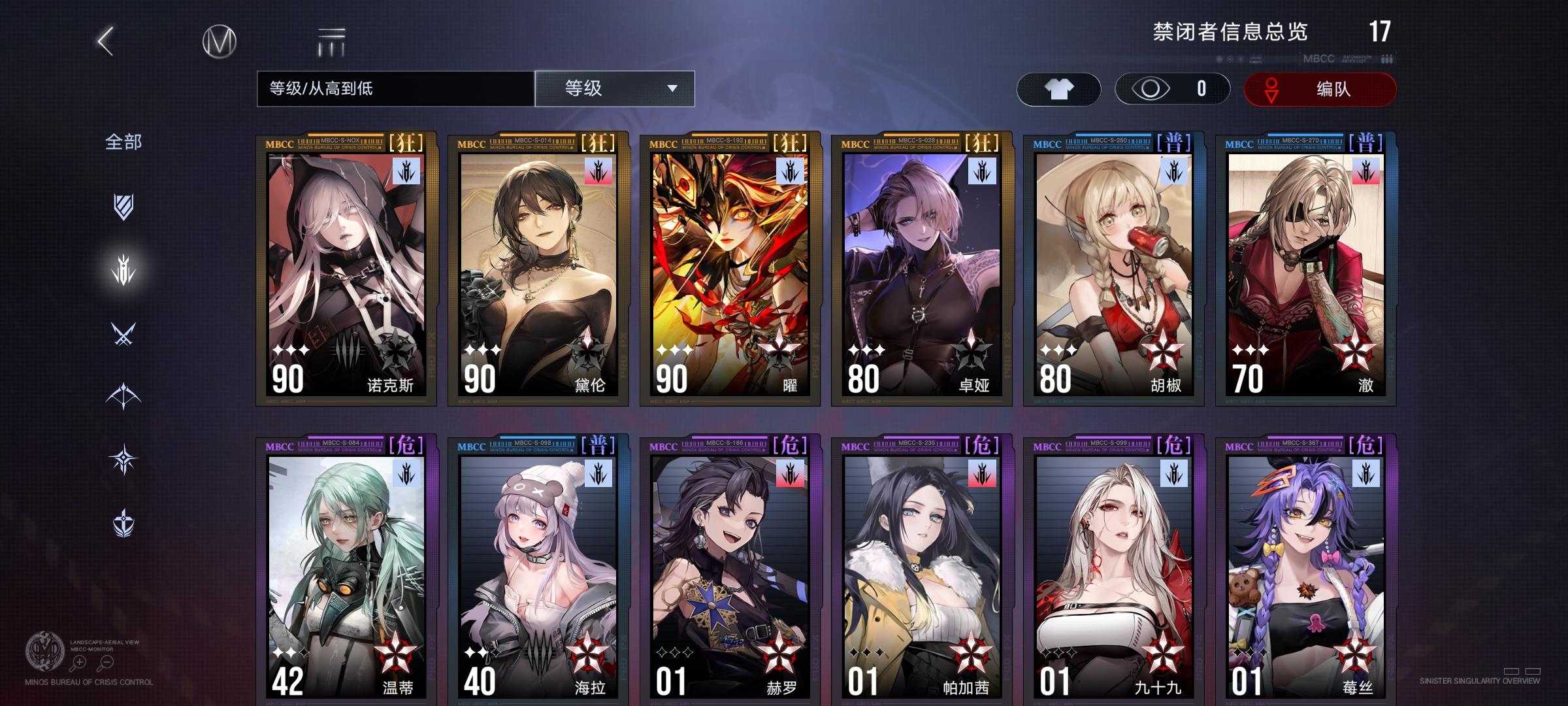Toggle the eye visibility counter button

click(1173, 89)
